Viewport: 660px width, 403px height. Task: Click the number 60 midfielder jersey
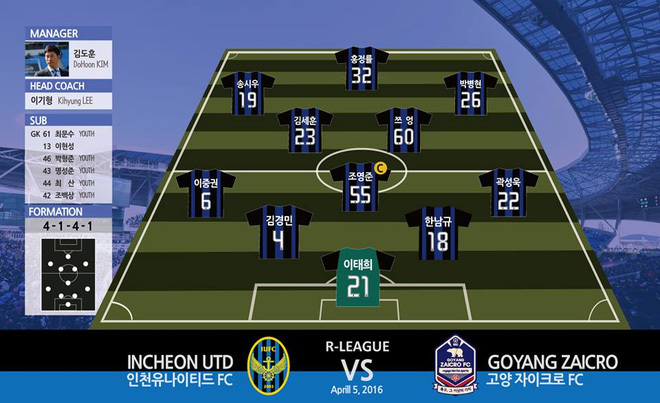pyautogui.click(x=403, y=133)
